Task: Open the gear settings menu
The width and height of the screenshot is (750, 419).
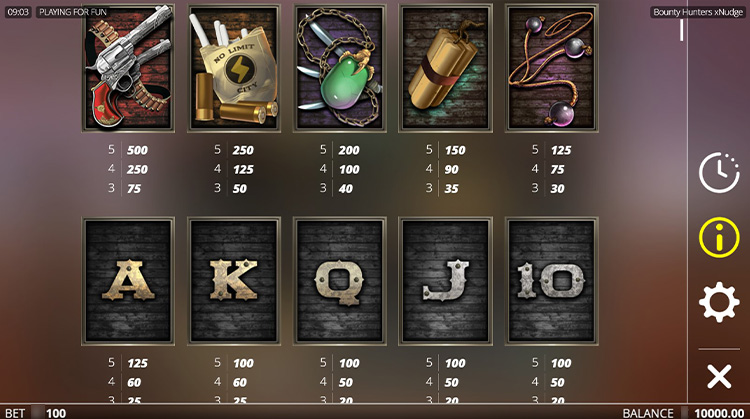Action: (718, 302)
